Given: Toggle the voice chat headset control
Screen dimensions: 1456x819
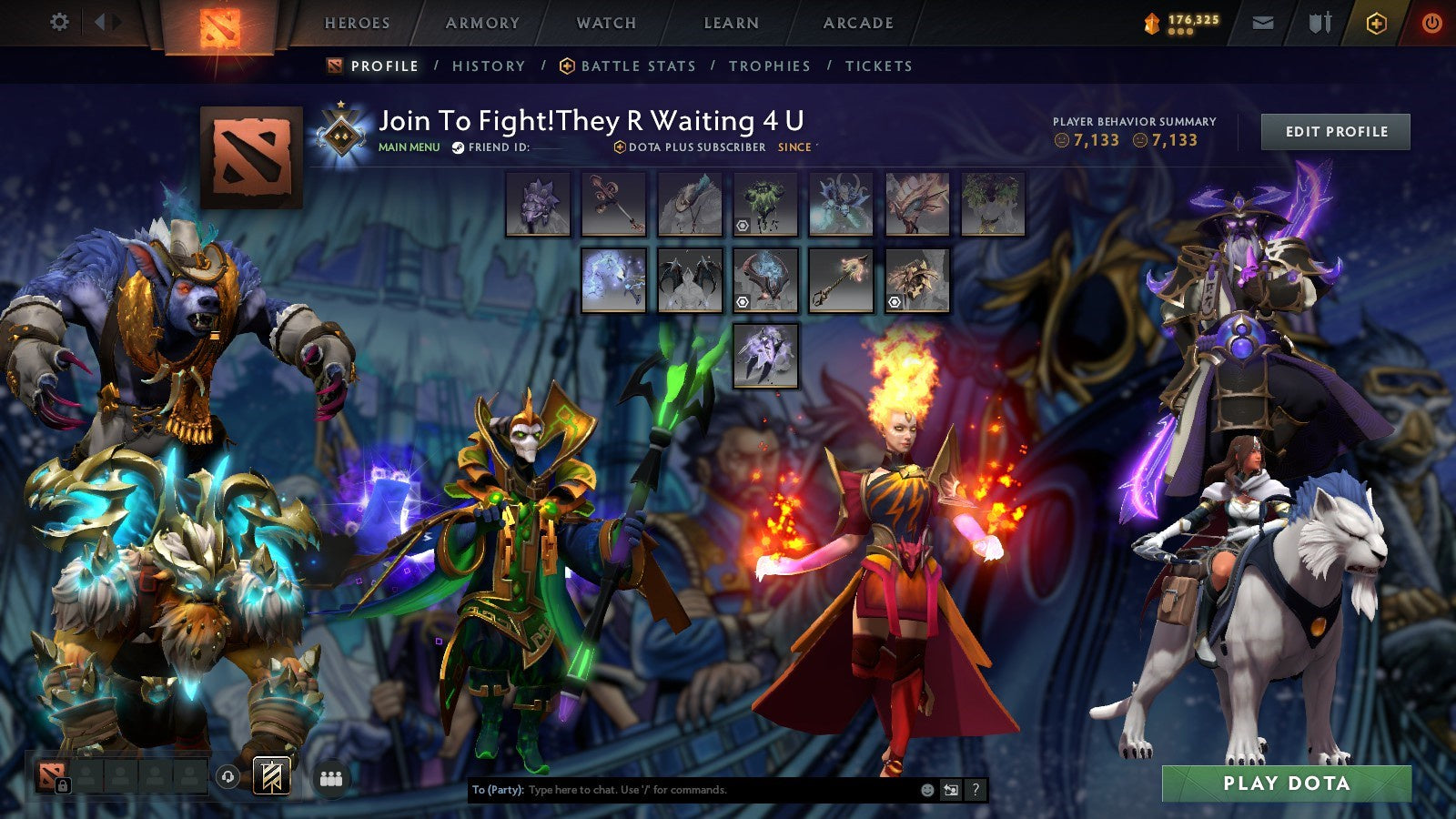Looking at the screenshot, I should 227,775.
